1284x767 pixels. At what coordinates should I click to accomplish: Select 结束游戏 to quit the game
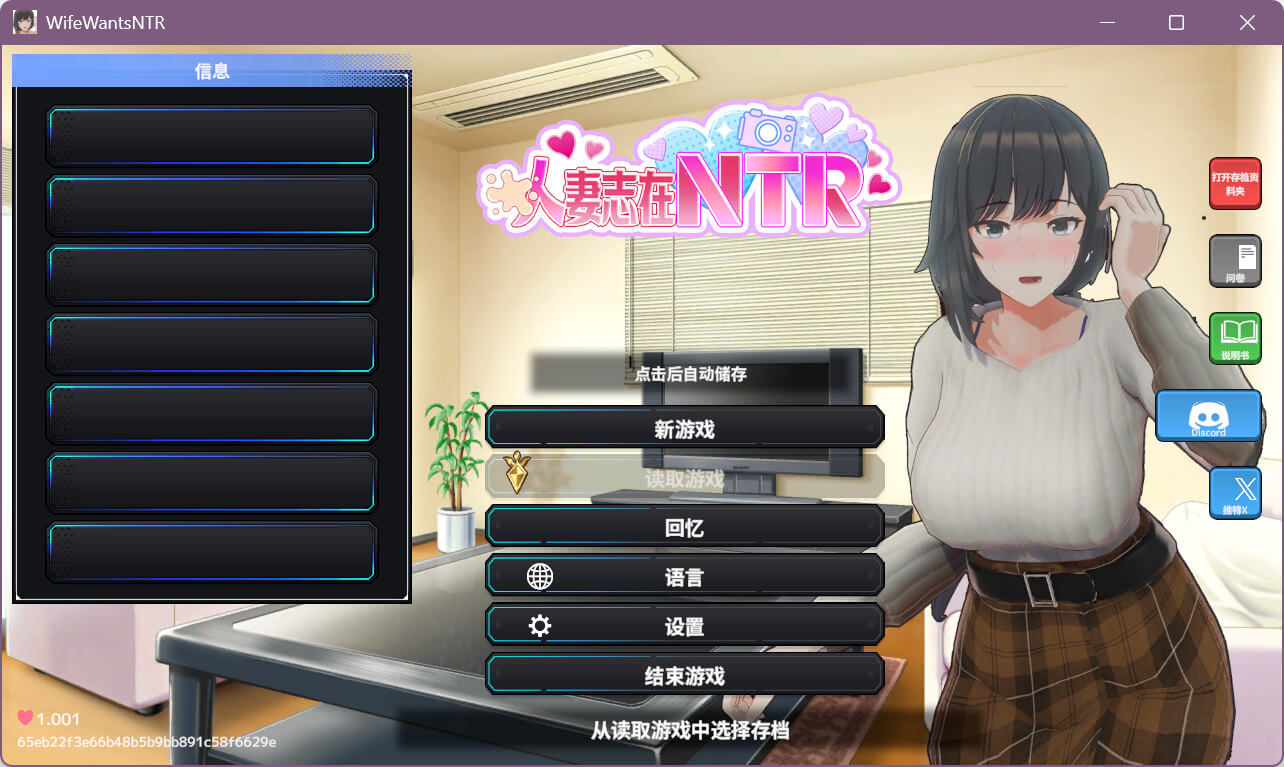coord(684,675)
